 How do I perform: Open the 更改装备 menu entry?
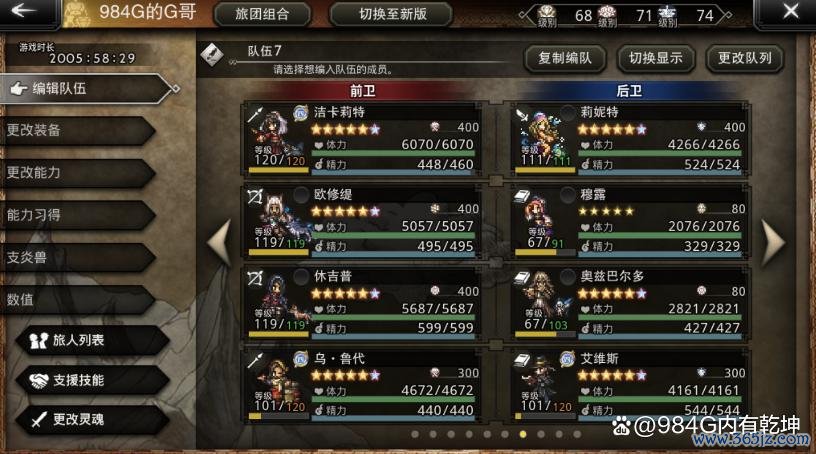coord(70,130)
